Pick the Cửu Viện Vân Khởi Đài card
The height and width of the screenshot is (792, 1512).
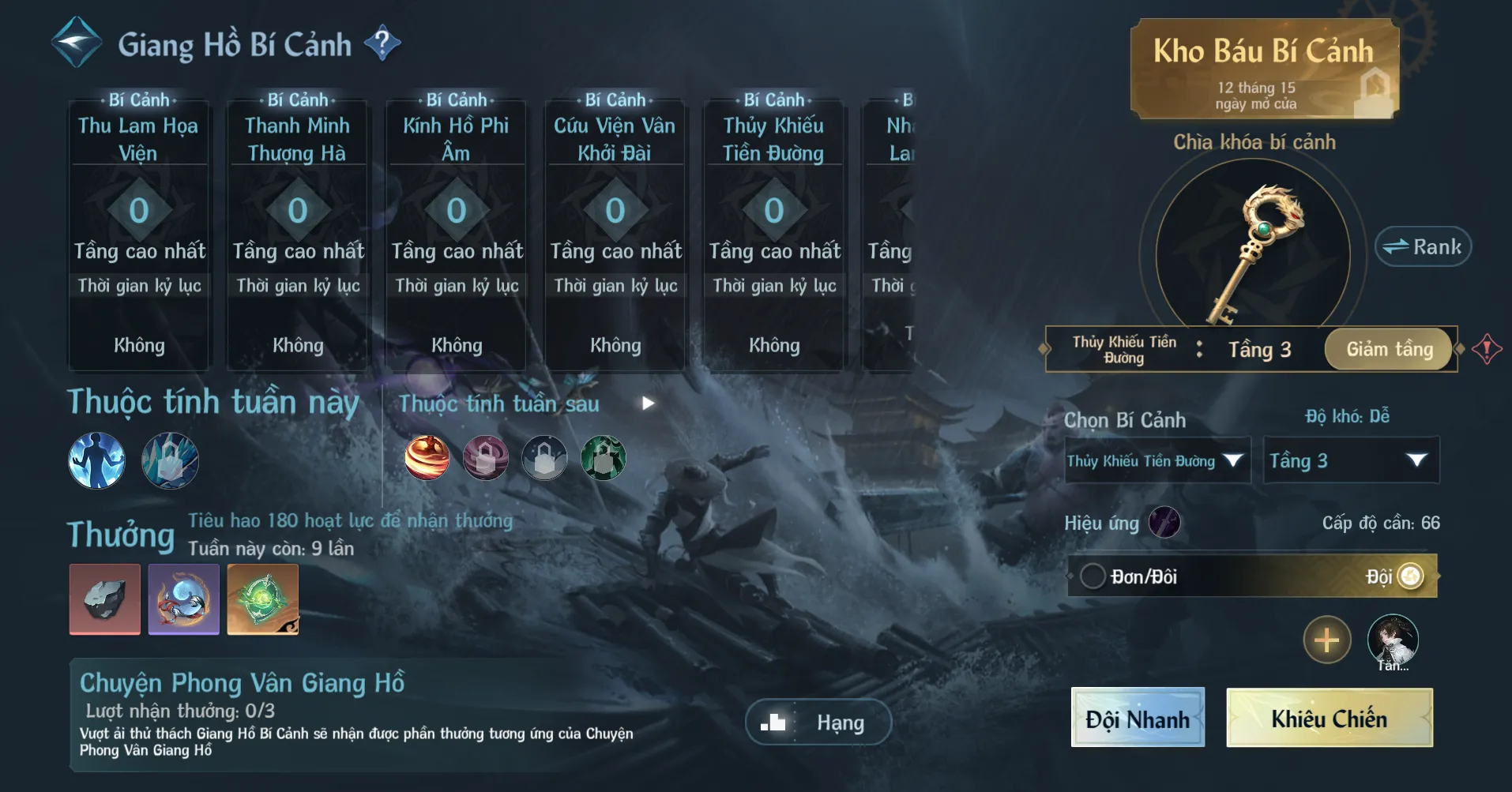point(615,235)
